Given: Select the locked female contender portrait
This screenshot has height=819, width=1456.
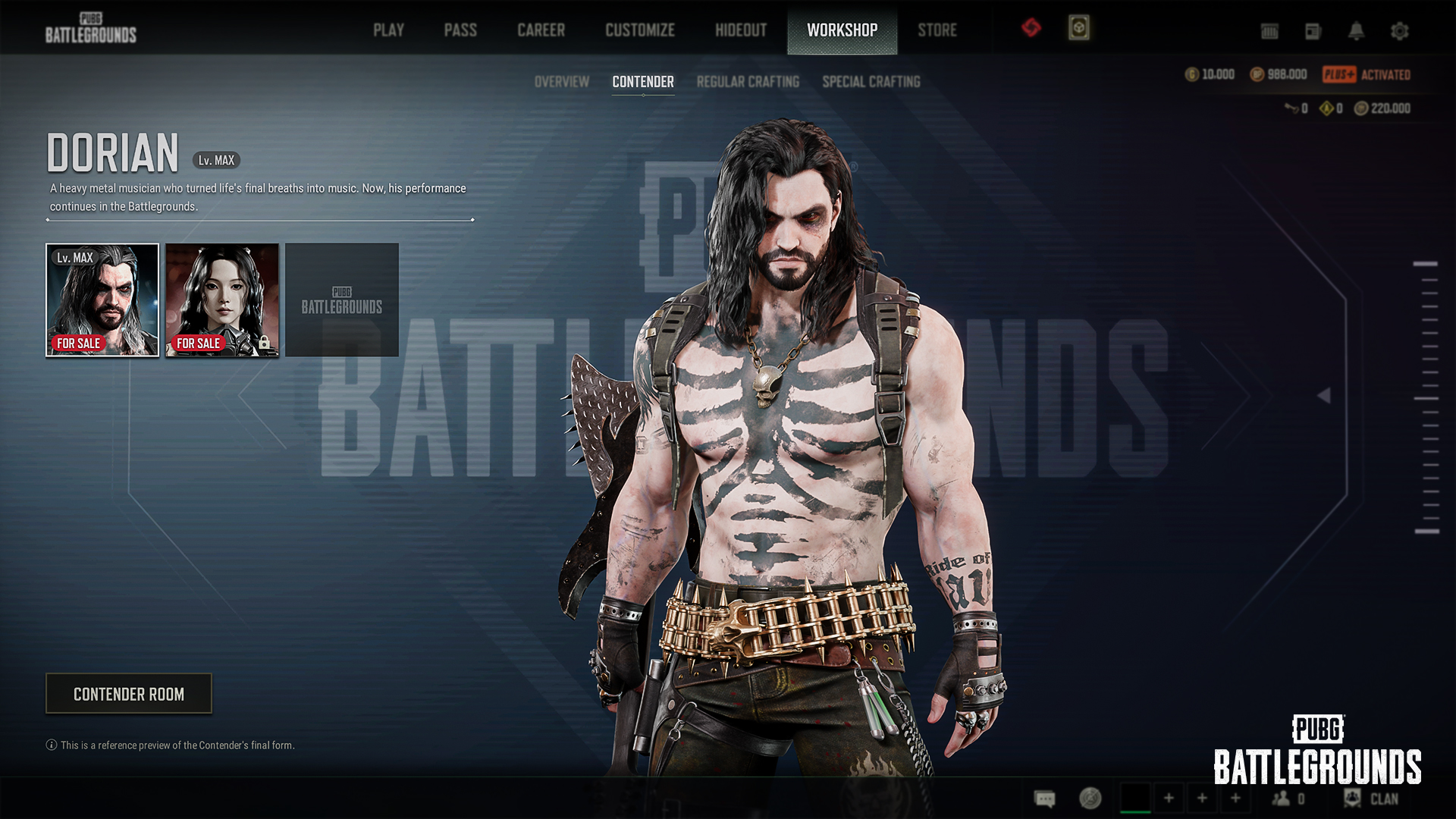Looking at the screenshot, I should (222, 300).
